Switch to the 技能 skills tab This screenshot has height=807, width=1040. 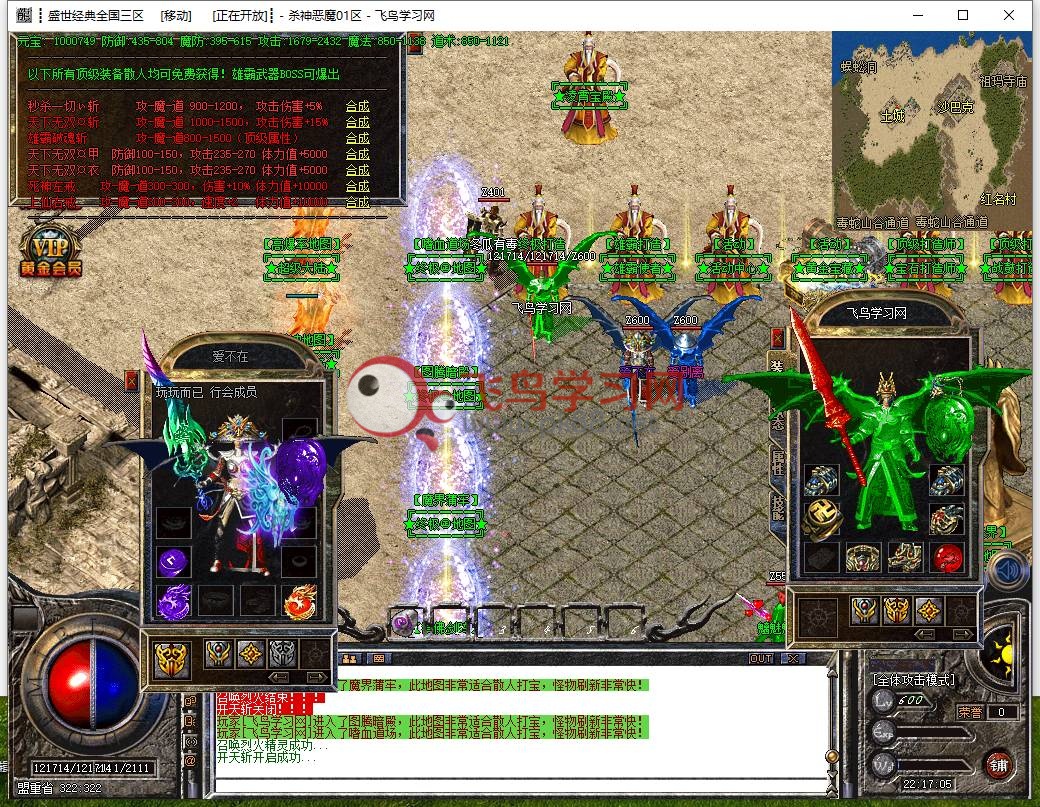pyautogui.click(x=778, y=505)
